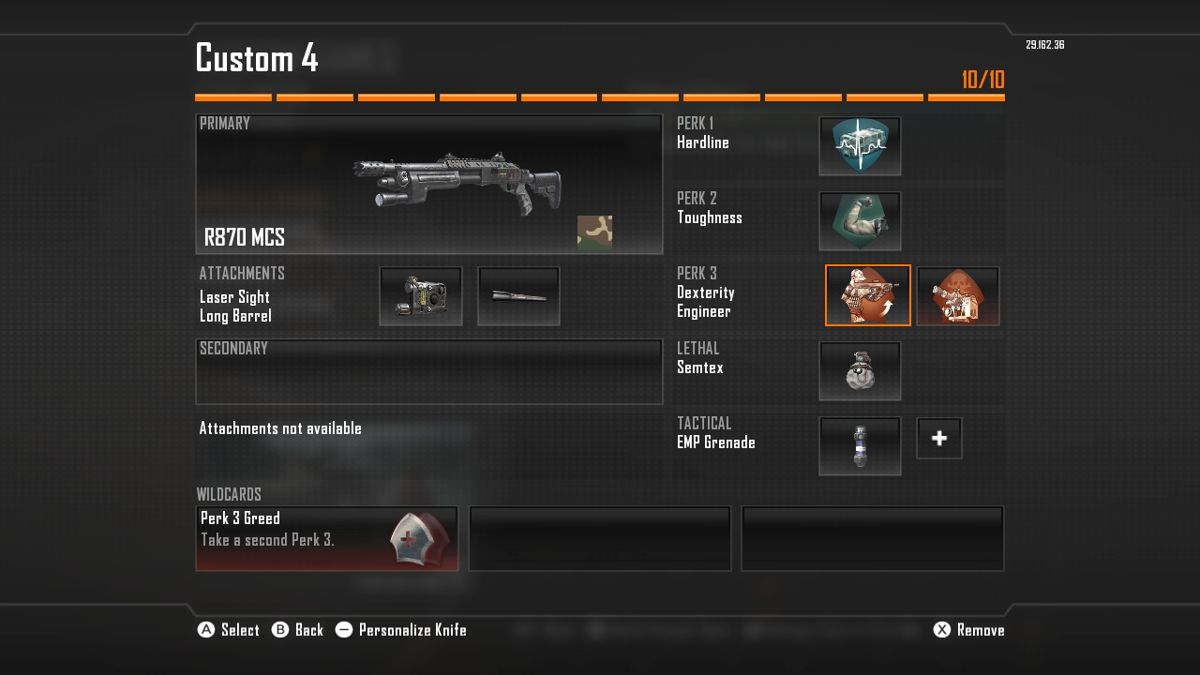Select the highlighted Dexterity perk icon
Viewport: 1200px width, 675px height.
(868, 295)
